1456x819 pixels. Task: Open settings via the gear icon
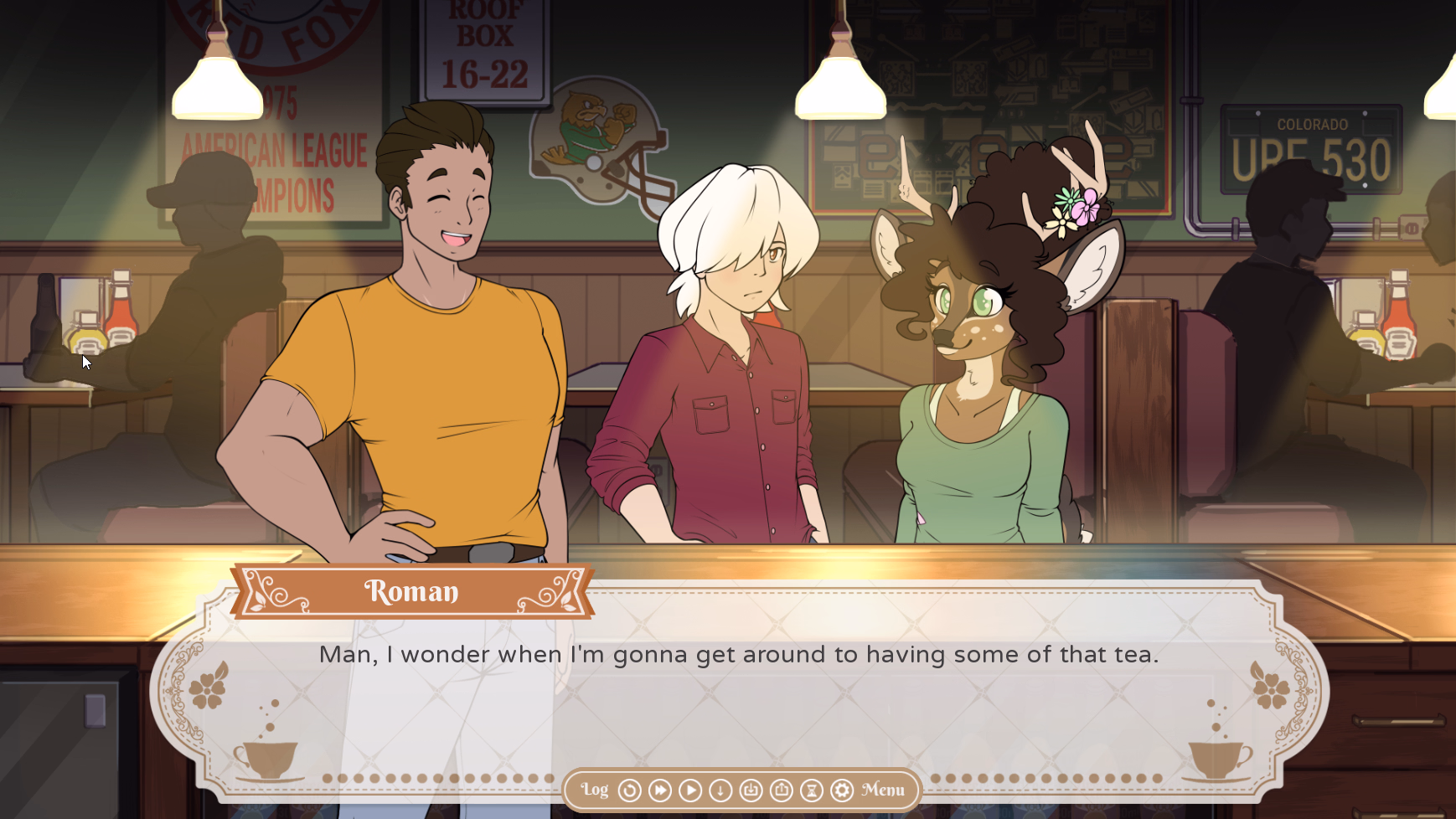click(842, 791)
